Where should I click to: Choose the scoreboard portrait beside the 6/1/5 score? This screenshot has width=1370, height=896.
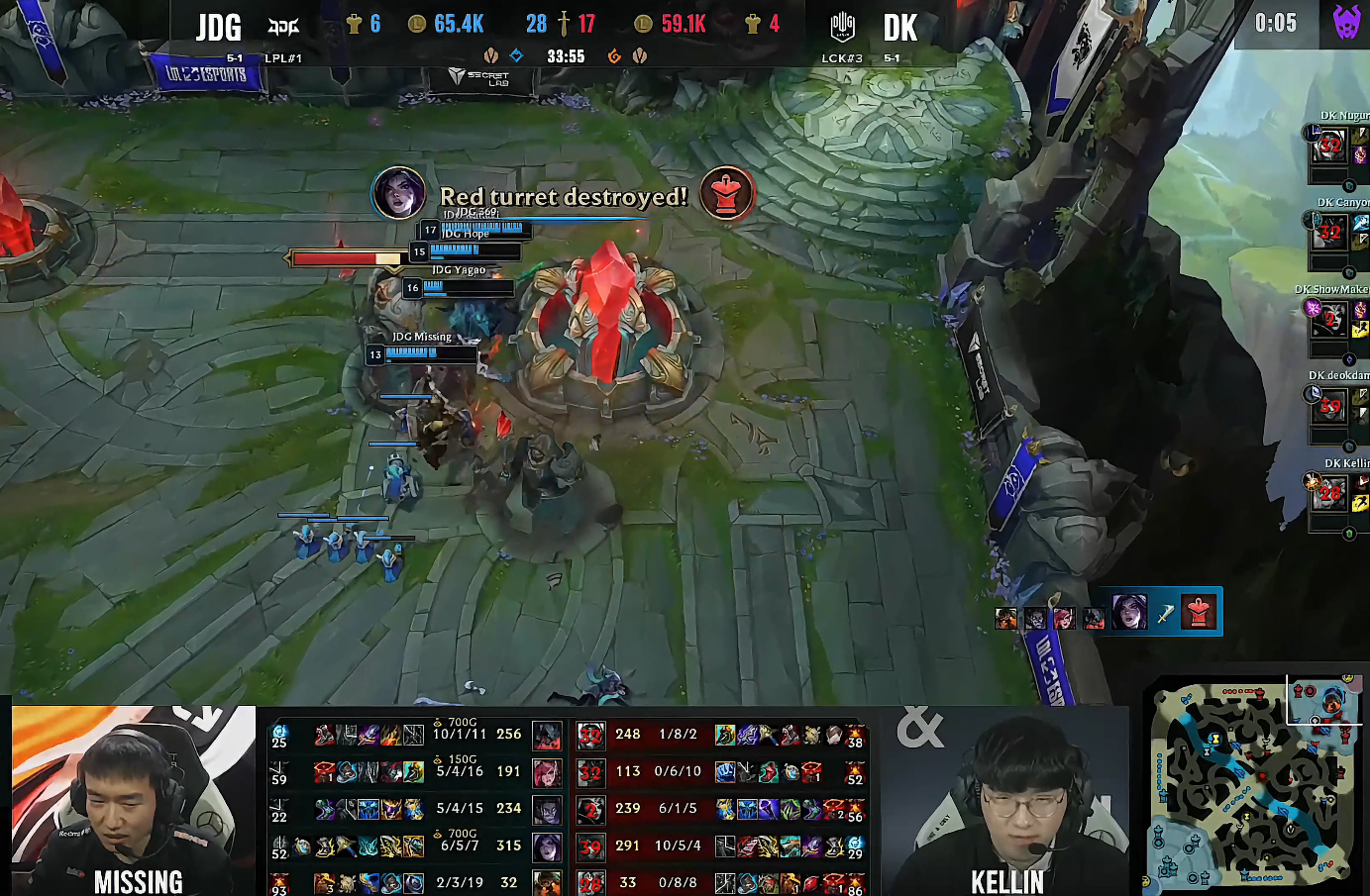point(591,810)
